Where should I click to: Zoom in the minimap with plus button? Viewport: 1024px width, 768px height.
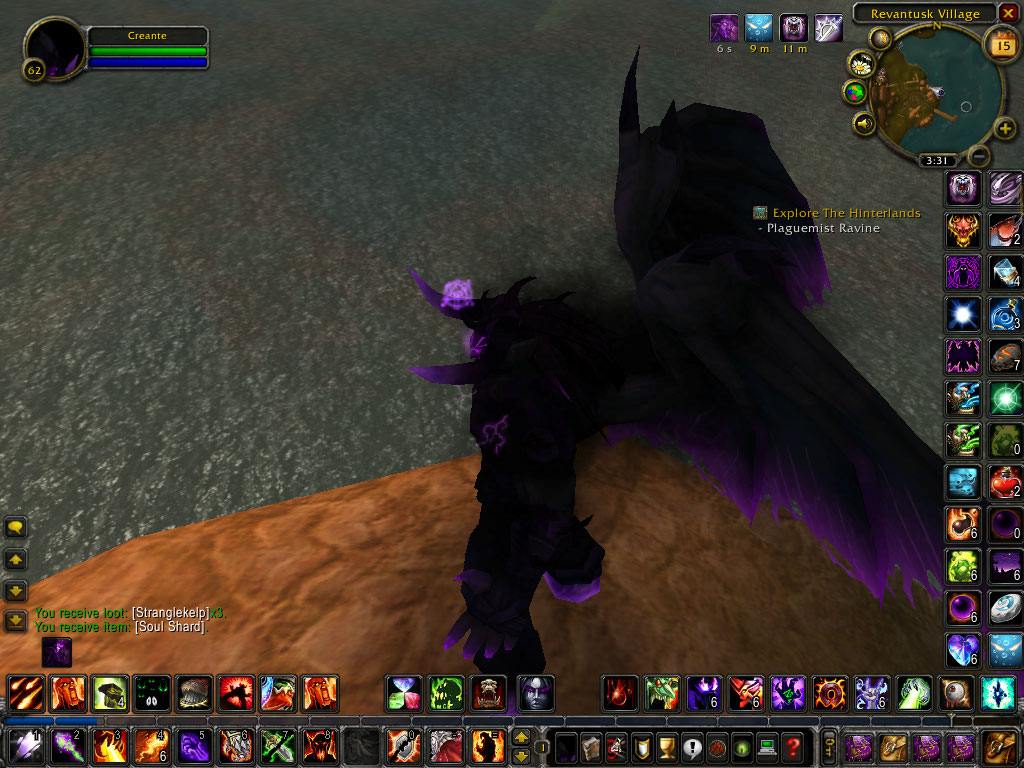(x=1005, y=129)
